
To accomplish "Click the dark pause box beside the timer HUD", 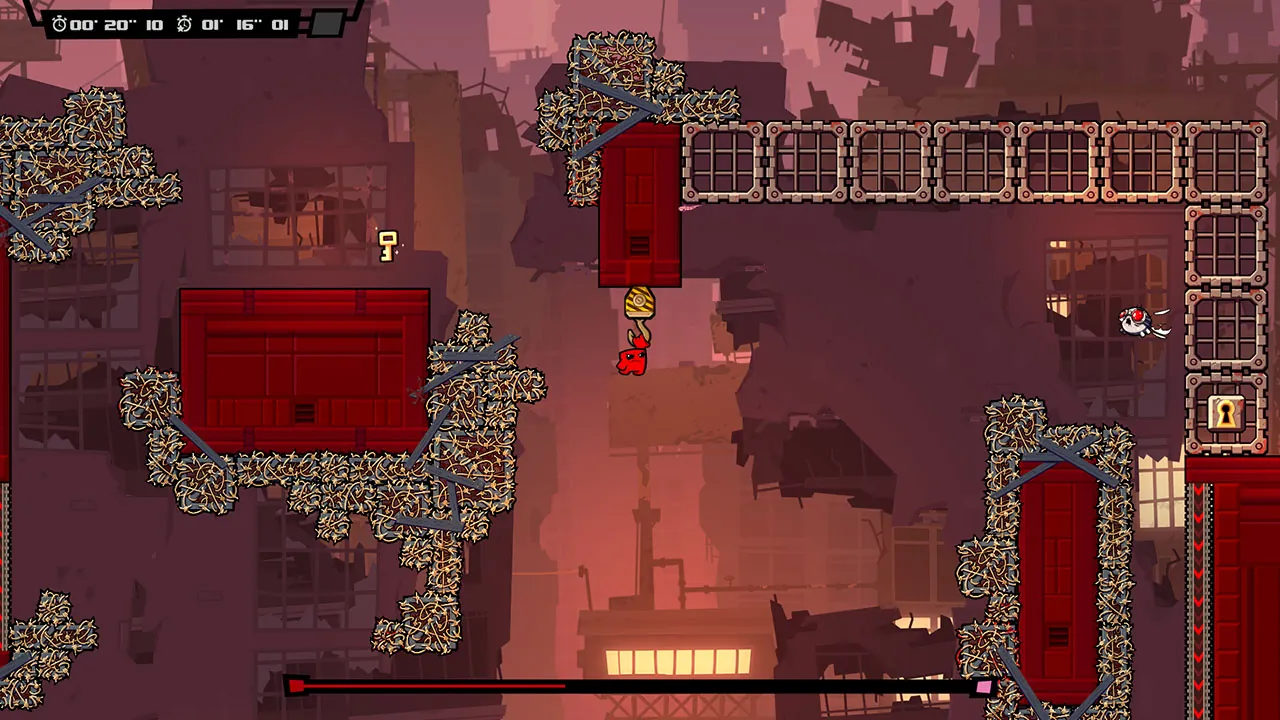I will (x=326, y=24).
